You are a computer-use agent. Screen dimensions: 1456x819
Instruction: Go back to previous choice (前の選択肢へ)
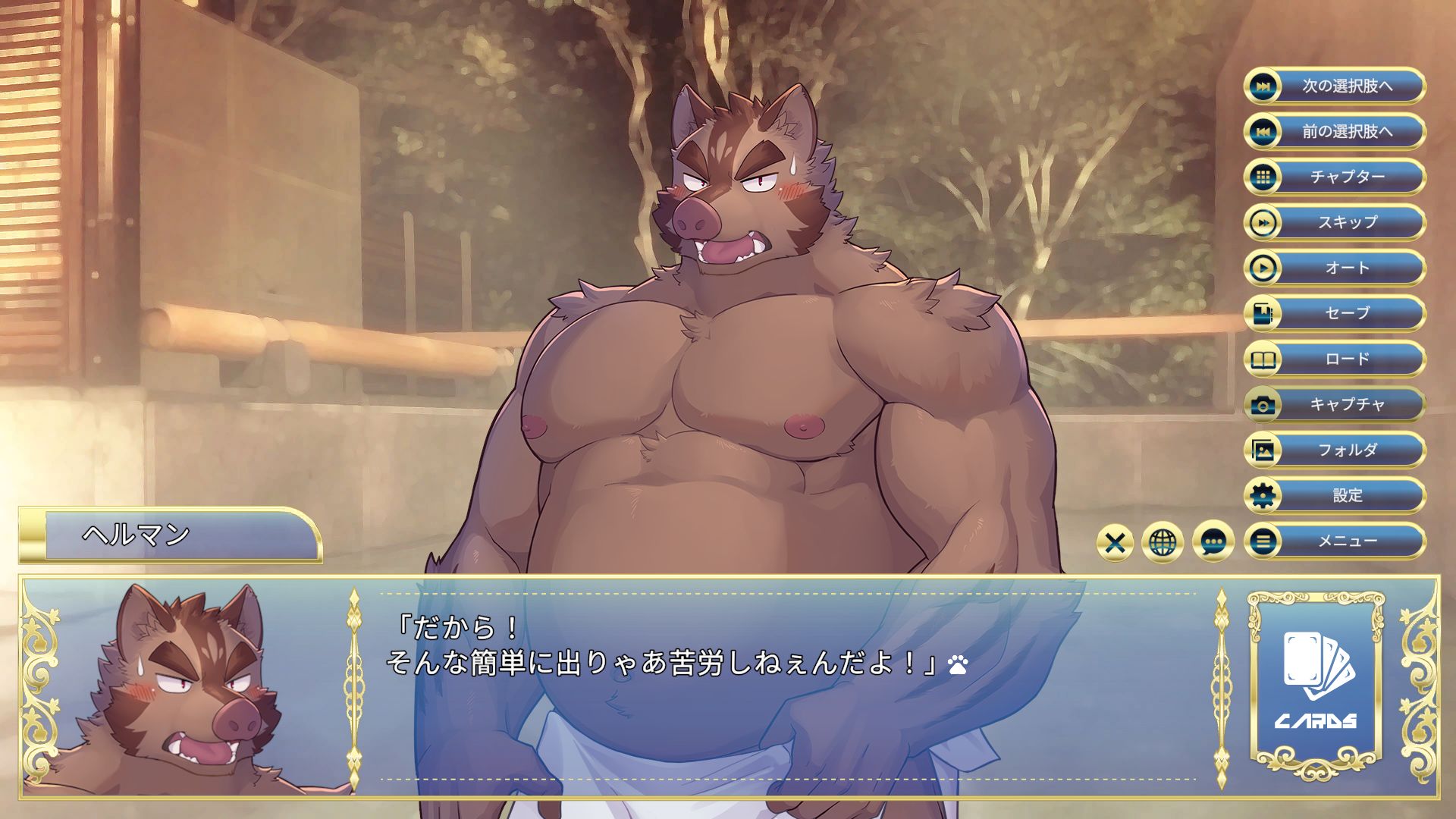1335,131
